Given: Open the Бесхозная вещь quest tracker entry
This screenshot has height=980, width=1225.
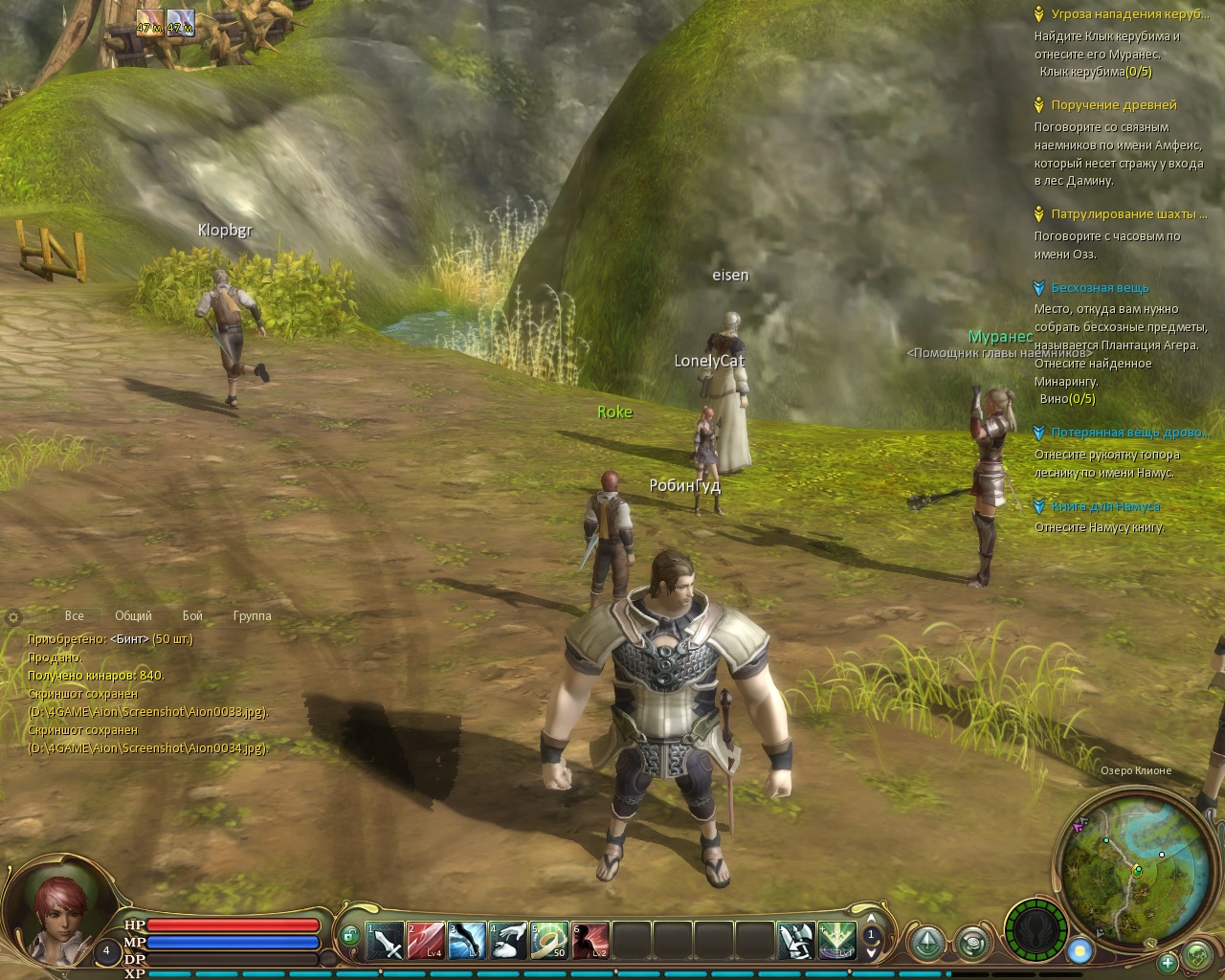Looking at the screenshot, I should 1099,288.
